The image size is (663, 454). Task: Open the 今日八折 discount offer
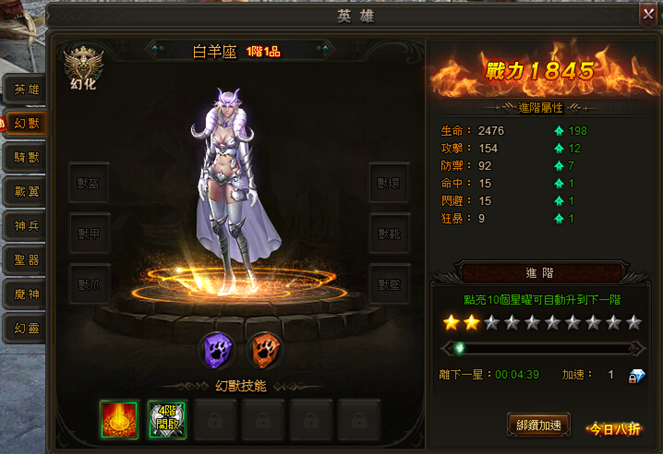point(614,428)
